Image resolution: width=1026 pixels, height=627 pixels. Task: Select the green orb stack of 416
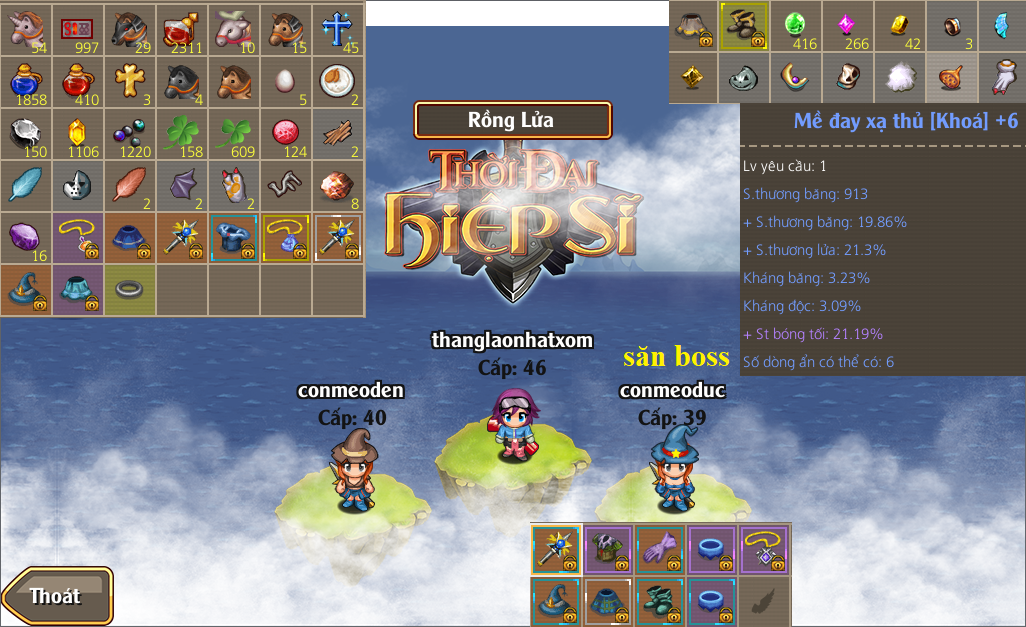796,26
